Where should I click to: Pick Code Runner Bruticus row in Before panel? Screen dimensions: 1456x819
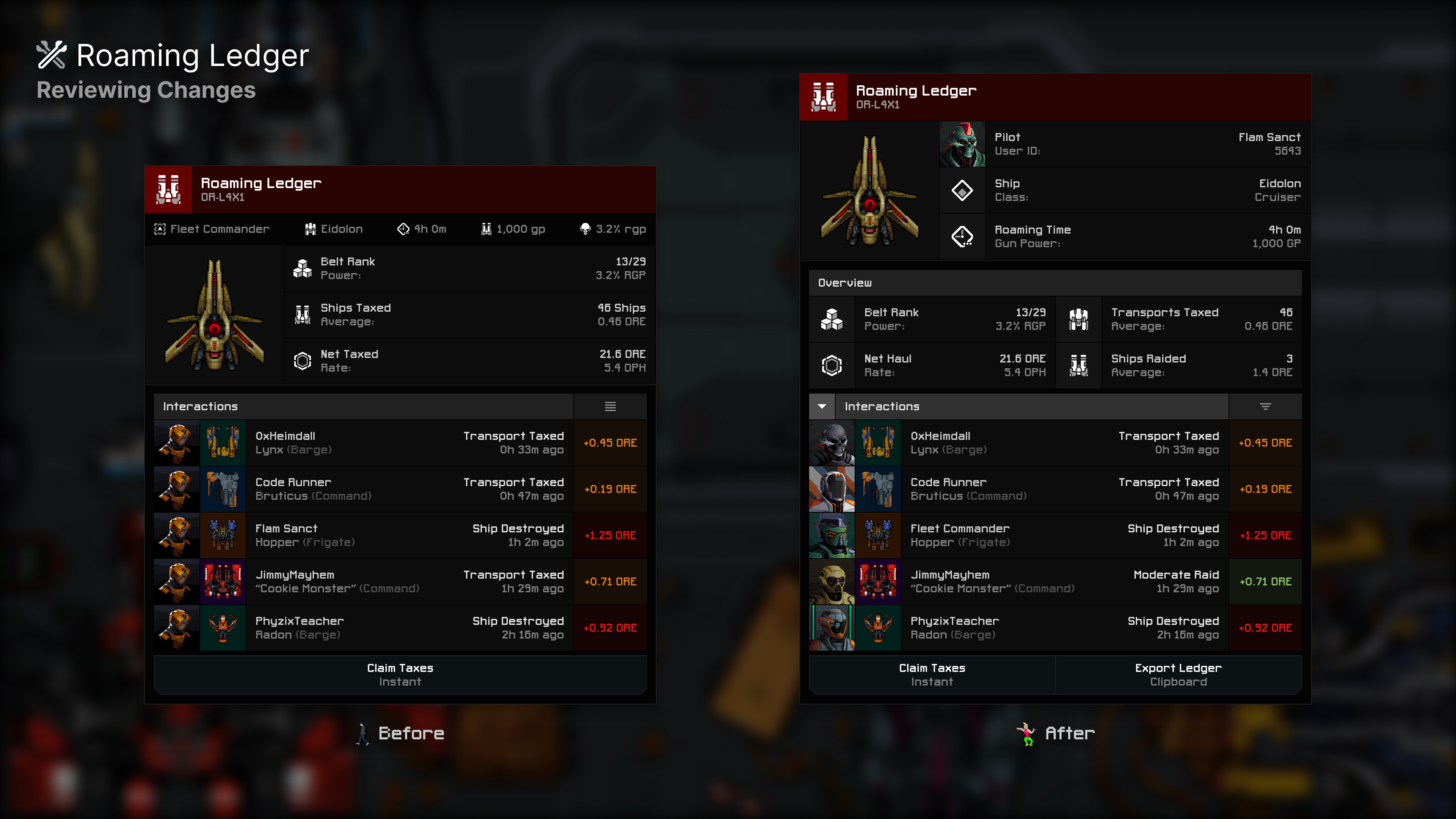click(x=400, y=489)
